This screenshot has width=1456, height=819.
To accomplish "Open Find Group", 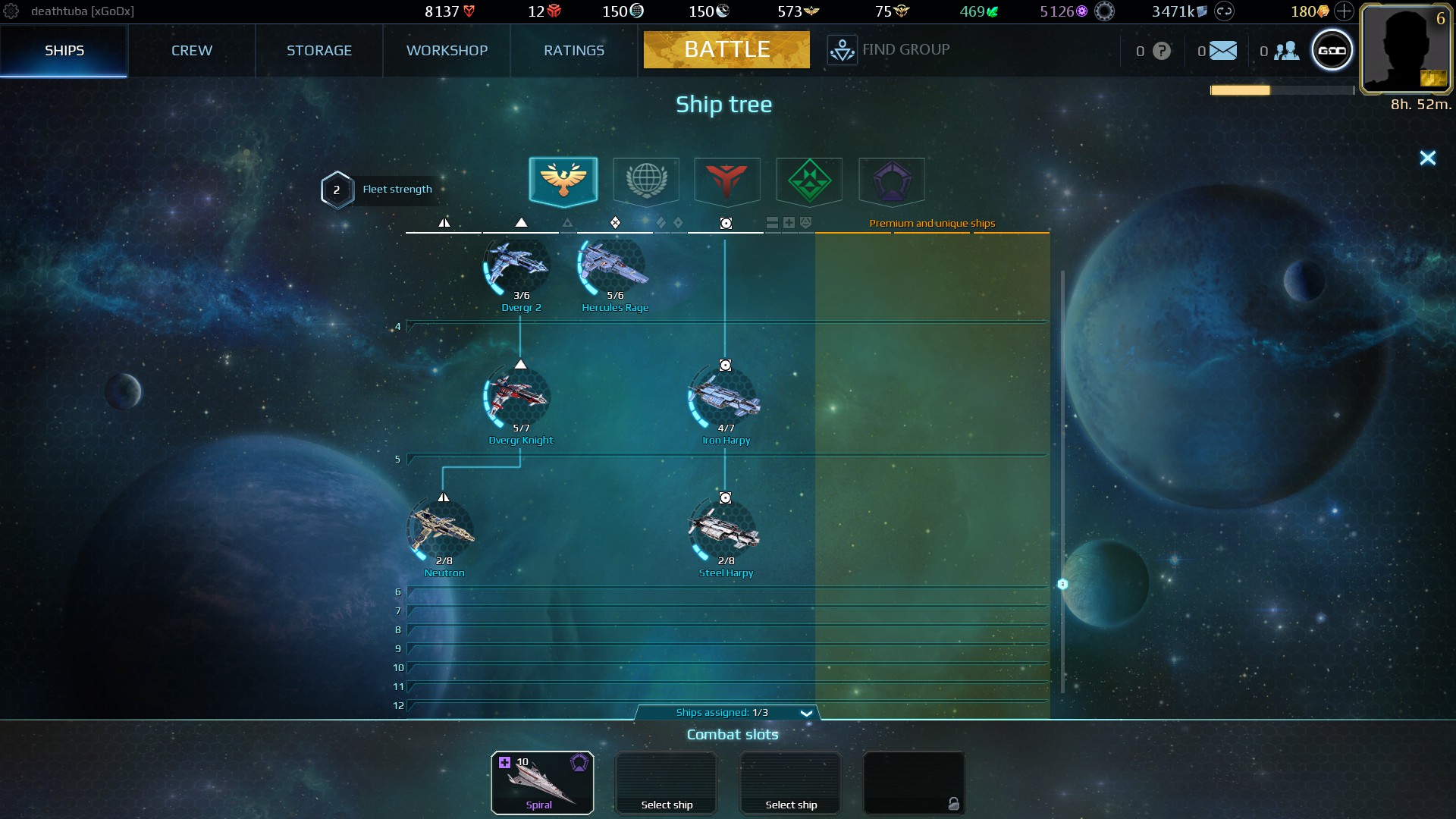I will click(889, 50).
